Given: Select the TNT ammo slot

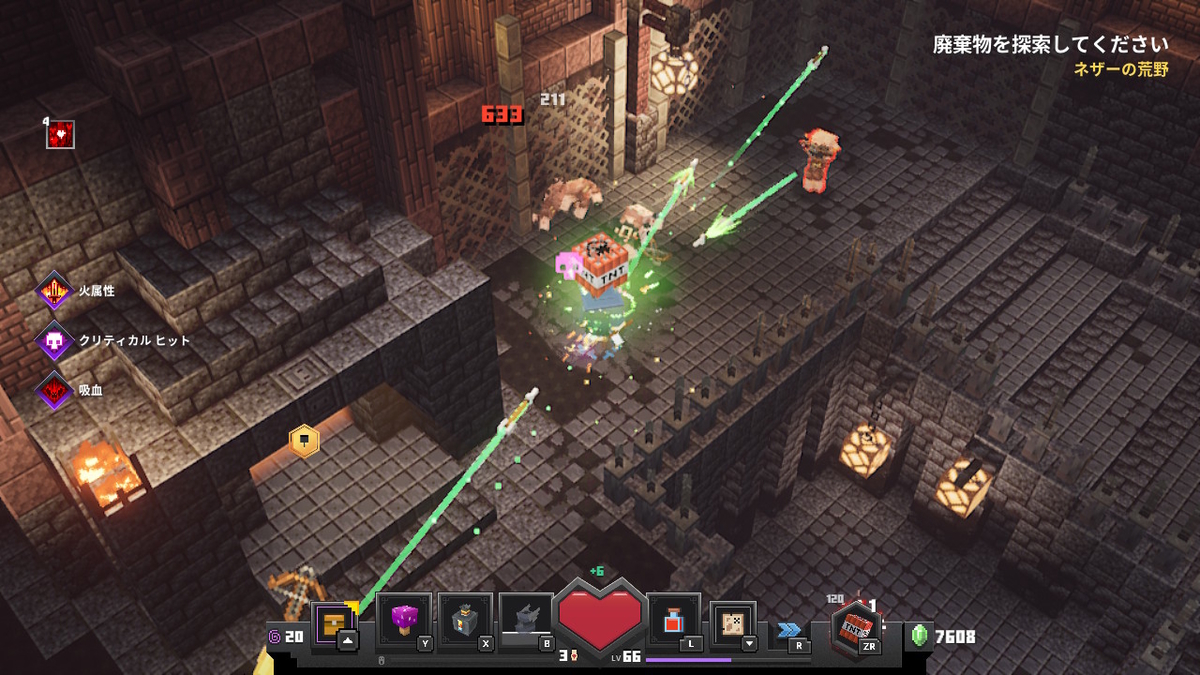Looking at the screenshot, I should (856, 627).
